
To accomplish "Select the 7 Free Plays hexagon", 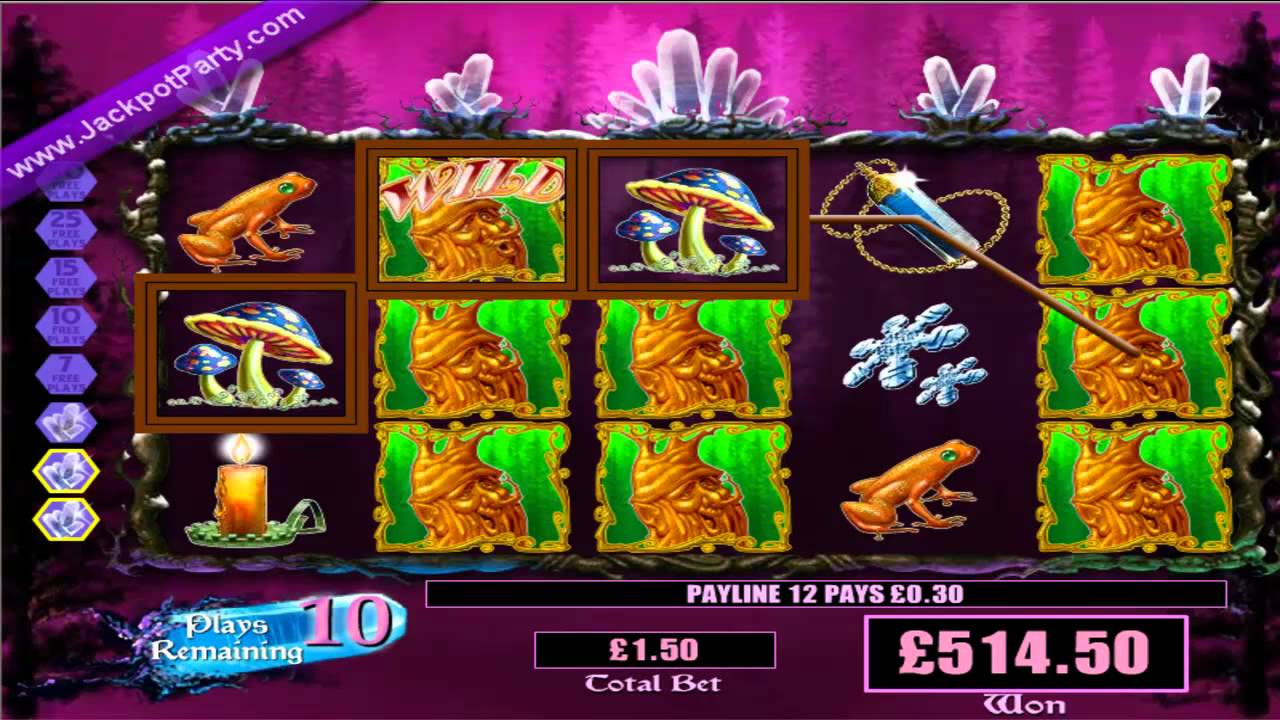I will click(66, 373).
